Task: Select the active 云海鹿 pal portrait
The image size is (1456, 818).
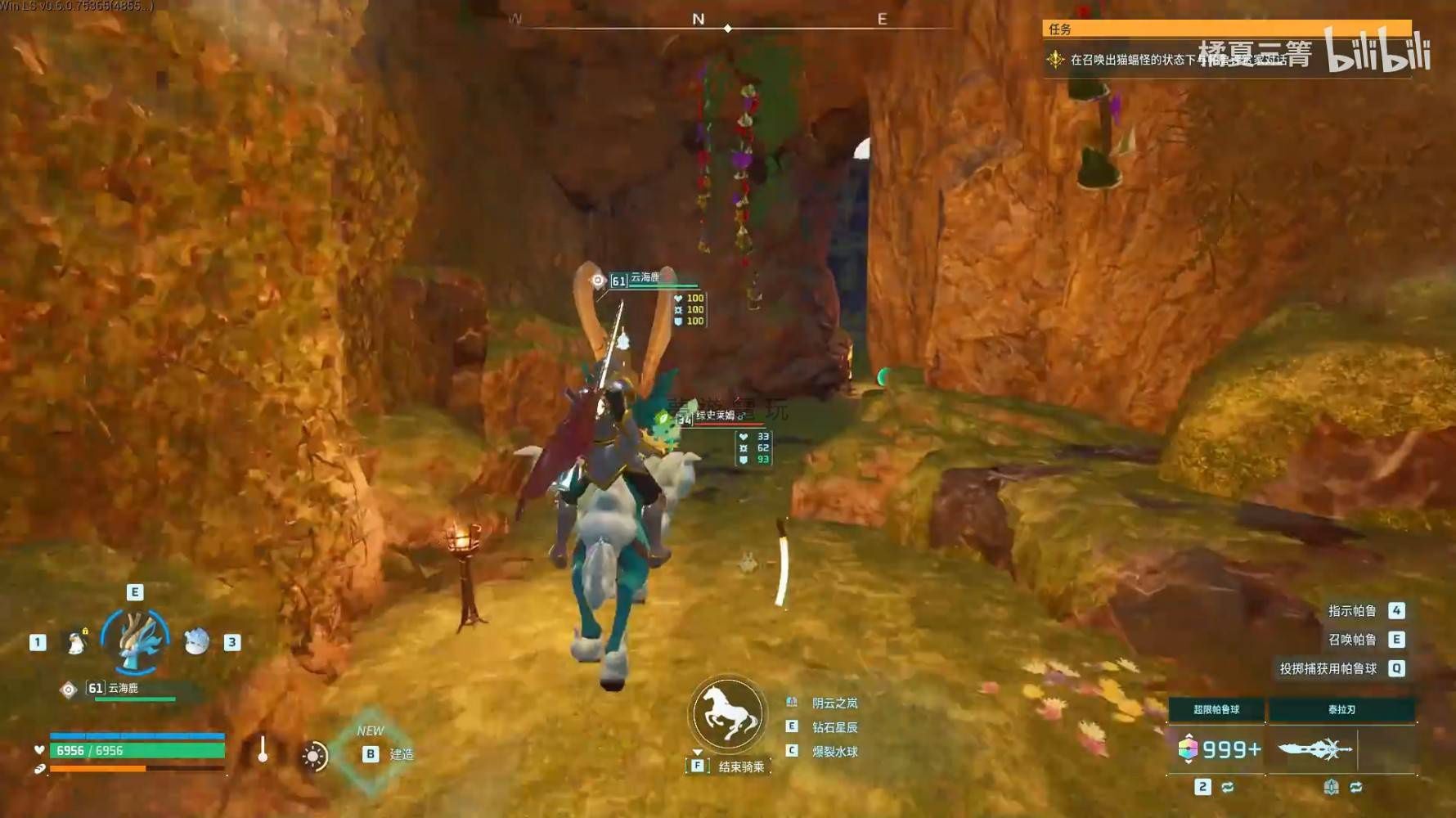Action: (135, 641)
